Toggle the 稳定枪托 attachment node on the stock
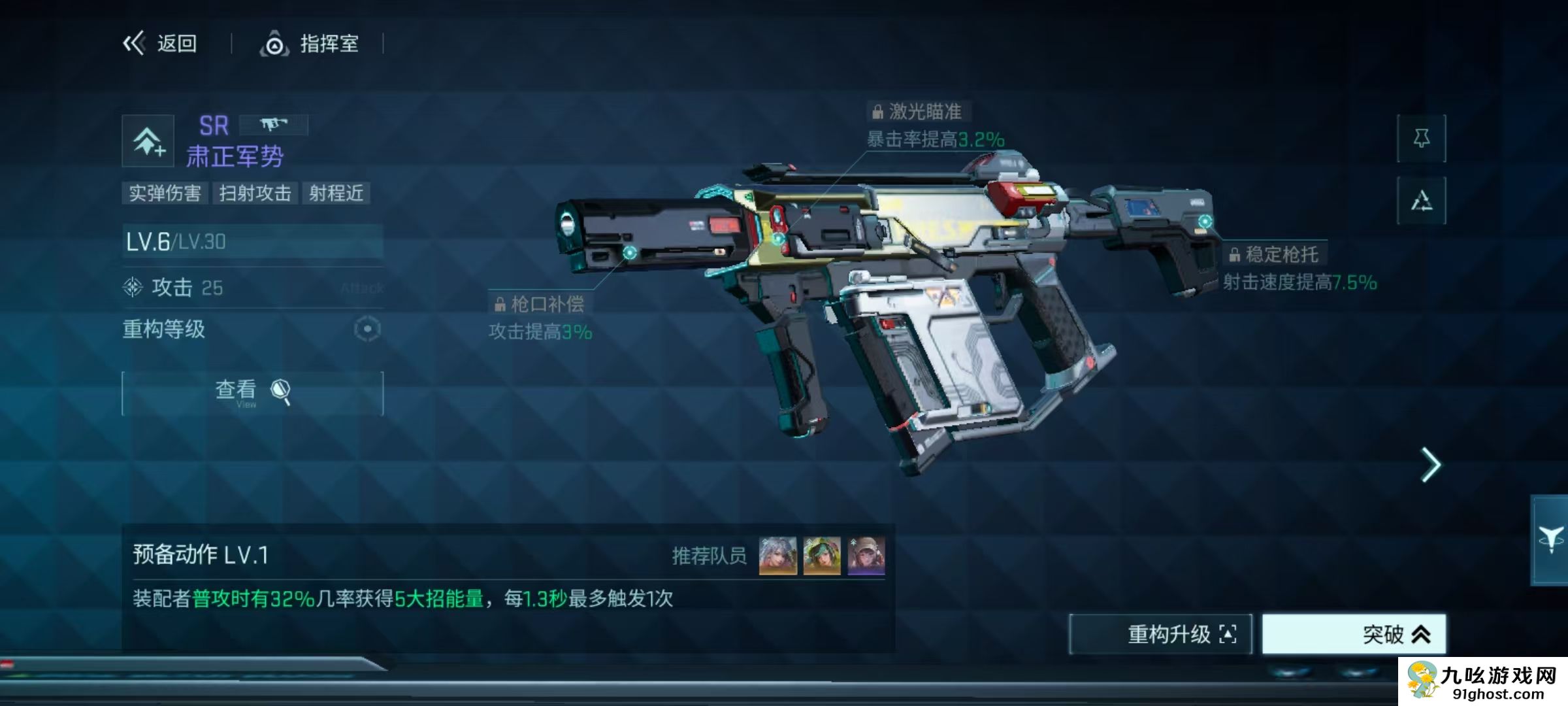Image resolution: width=1568 pixels, height=706 pixels. click(x=1205, y=222)
